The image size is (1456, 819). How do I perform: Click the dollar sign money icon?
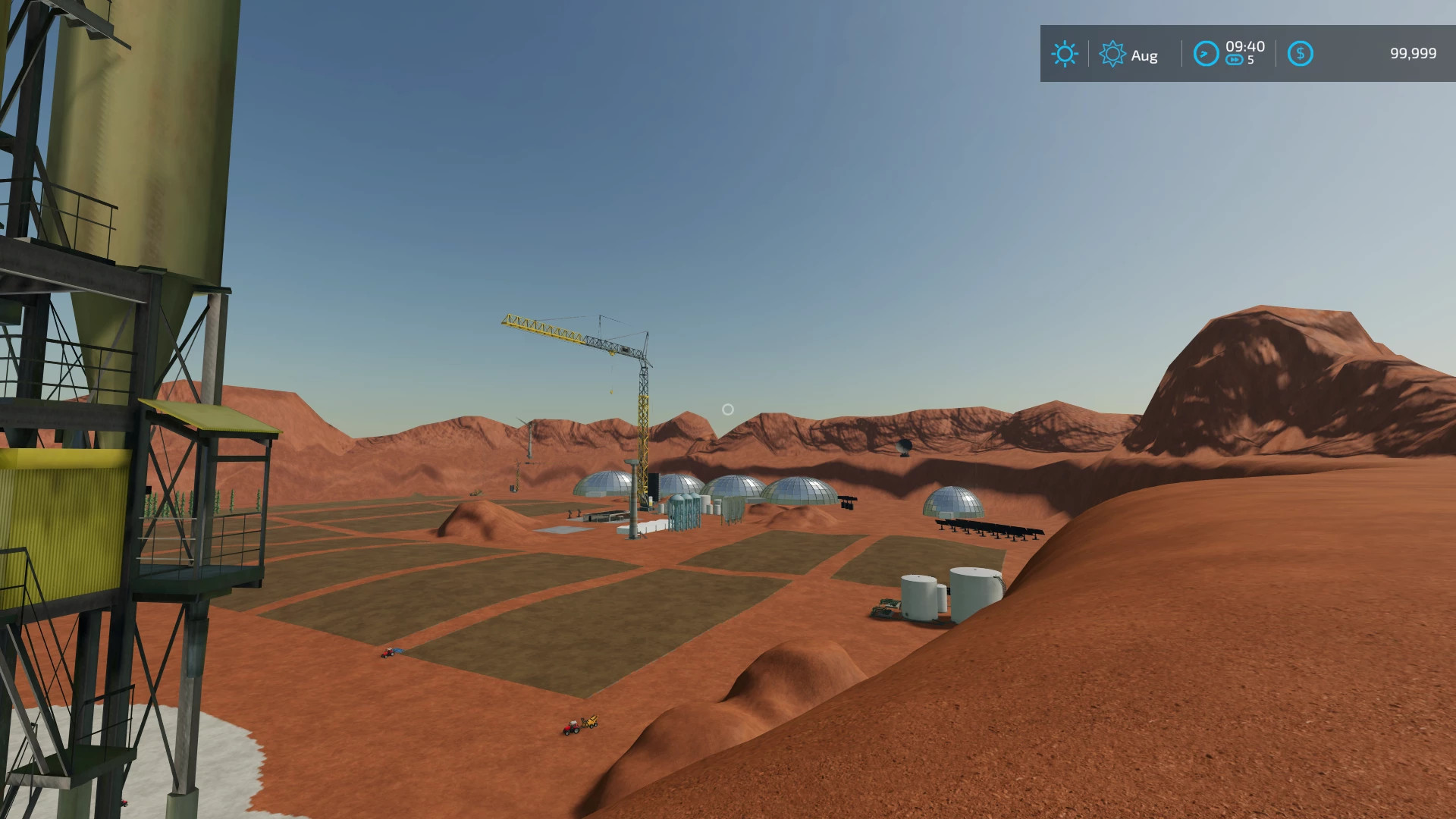[1301, 53]
